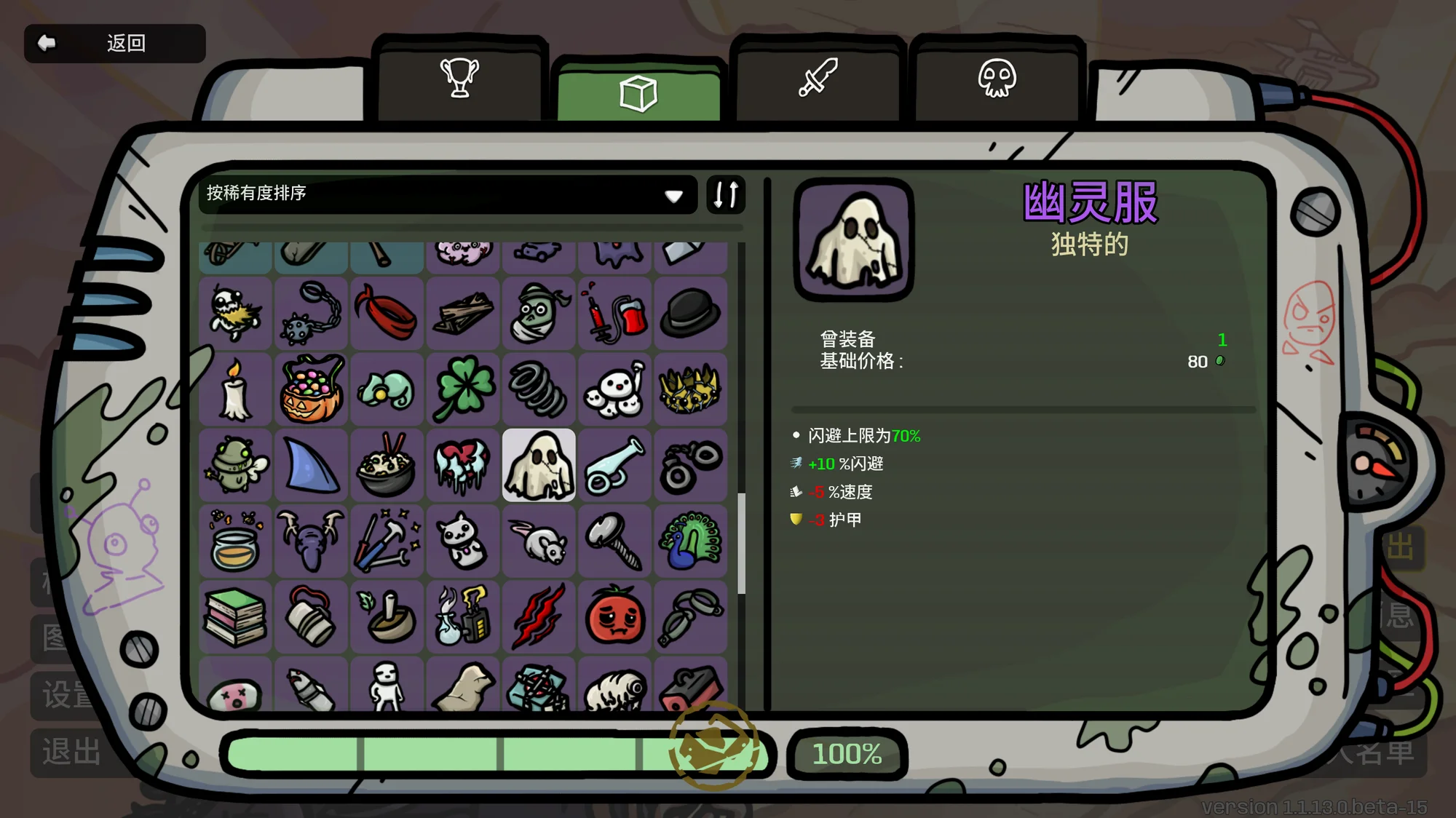Select the jack-o-lantern candy basket item
The image size is (1456, 818).
coord(312,389)
